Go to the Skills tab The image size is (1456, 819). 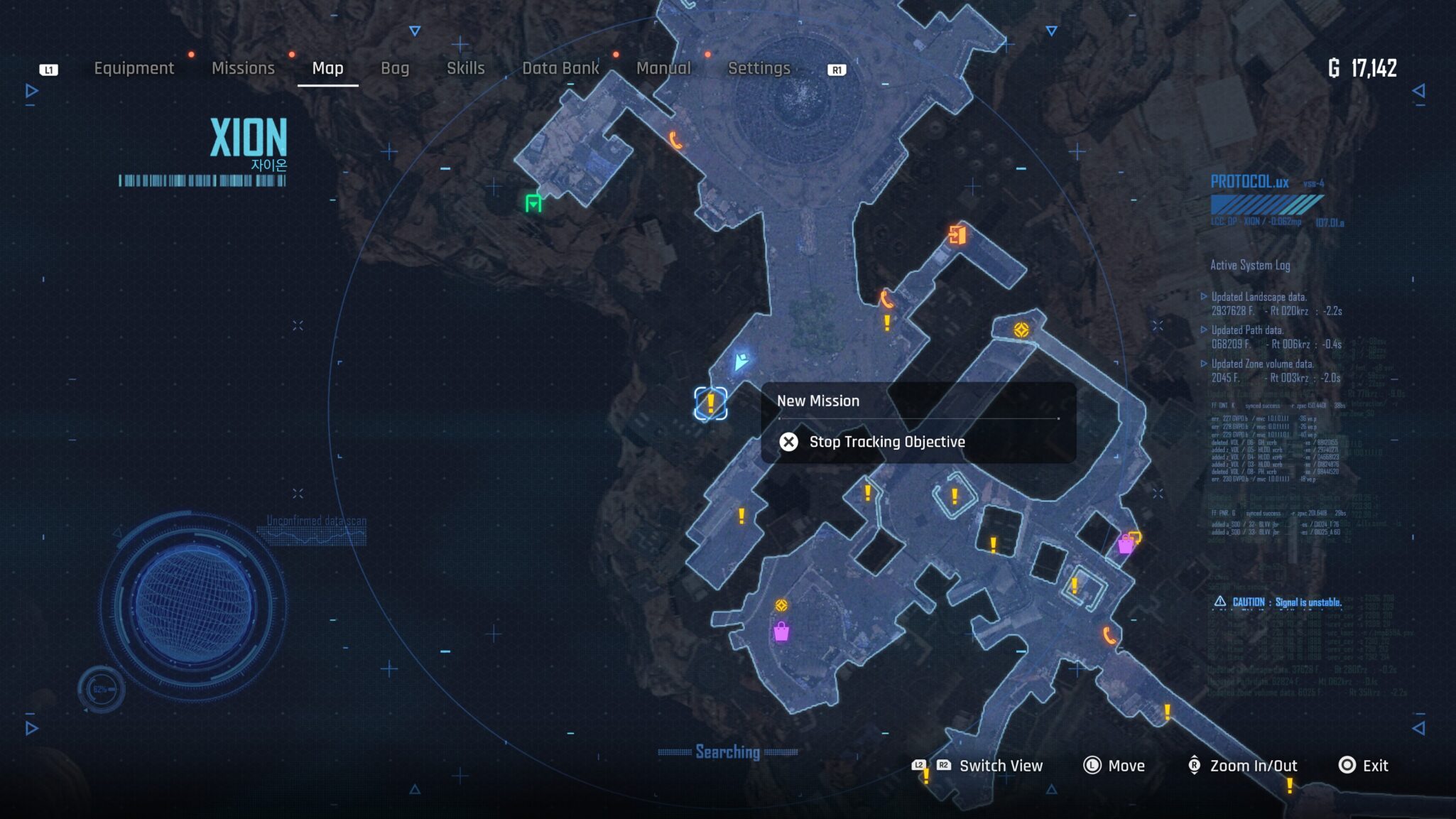465,68
